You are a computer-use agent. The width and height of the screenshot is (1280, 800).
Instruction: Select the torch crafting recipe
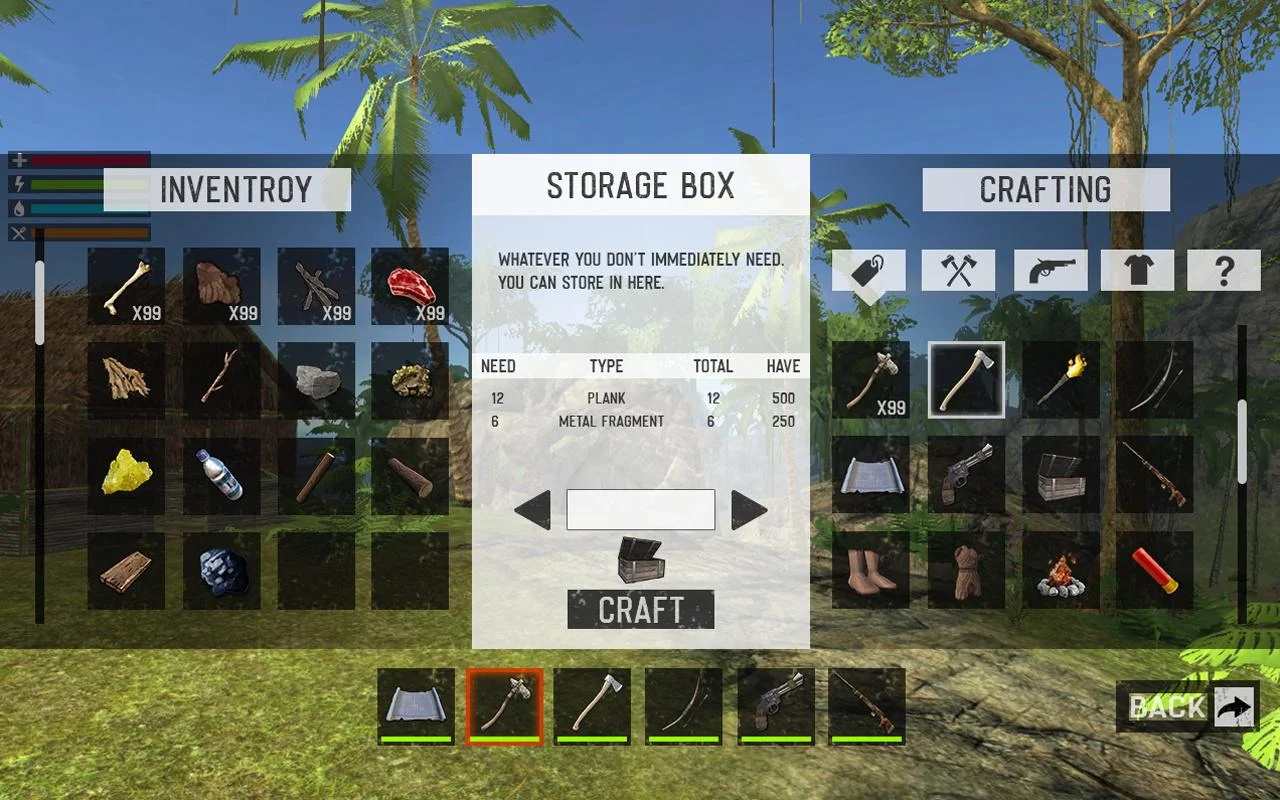[1060, 380]
